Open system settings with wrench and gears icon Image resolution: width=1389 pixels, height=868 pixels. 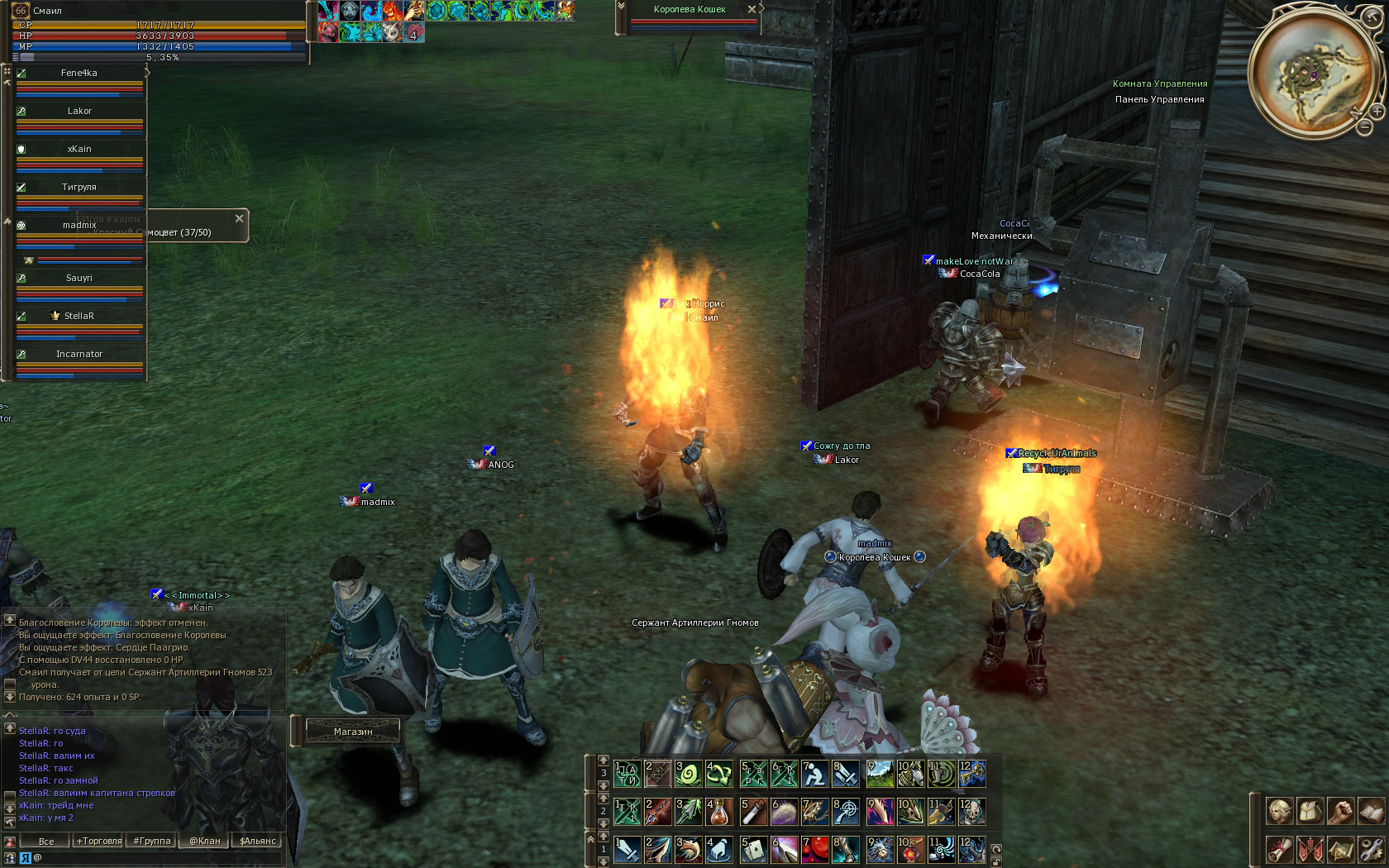click(1370, 849)
